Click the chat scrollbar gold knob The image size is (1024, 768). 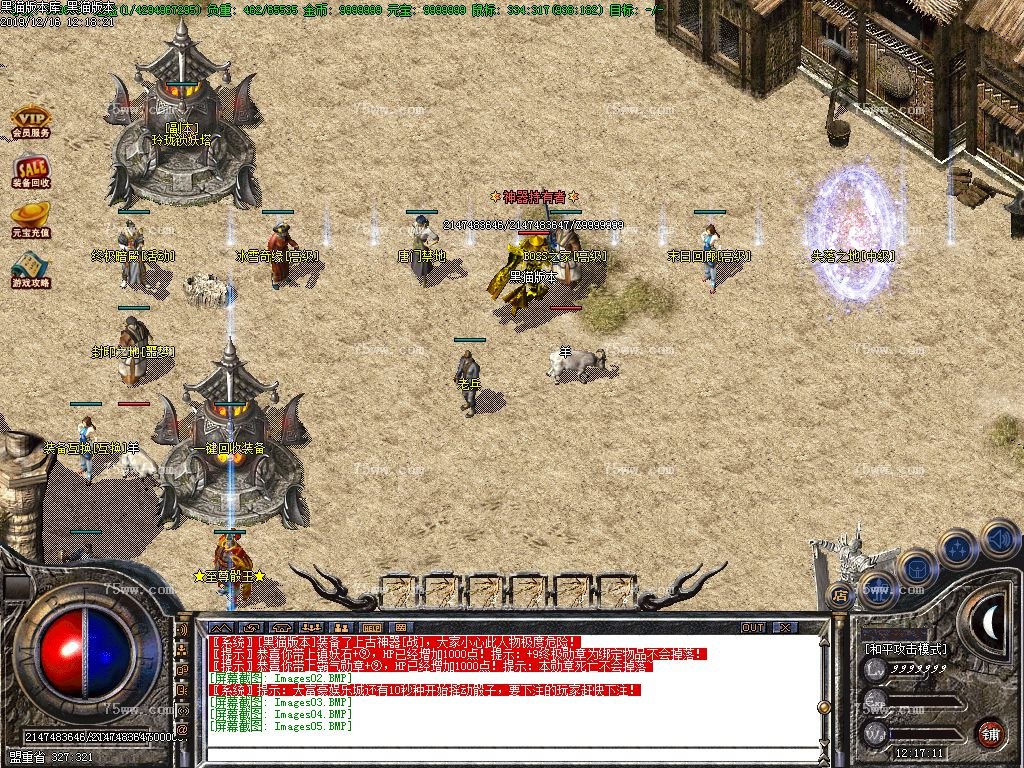coord(823,707)
